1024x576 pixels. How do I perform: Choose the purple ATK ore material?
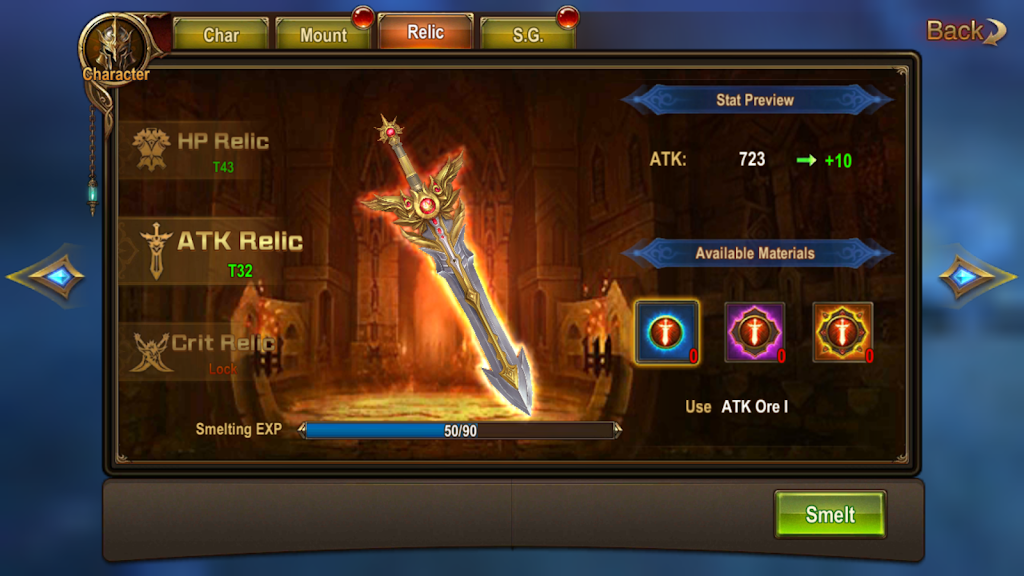point(754,332)
